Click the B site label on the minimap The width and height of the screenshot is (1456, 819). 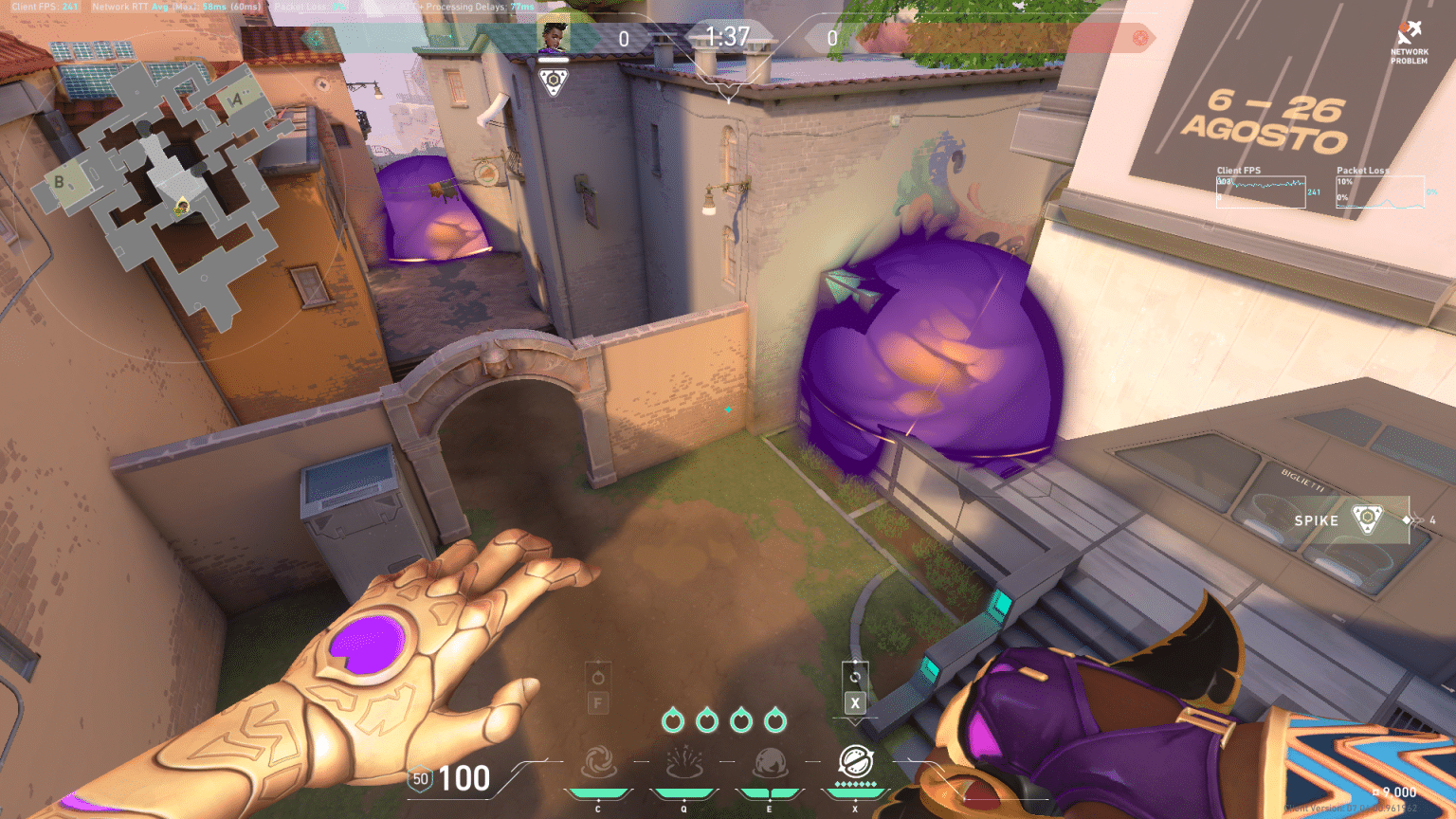tap(59, 181)
